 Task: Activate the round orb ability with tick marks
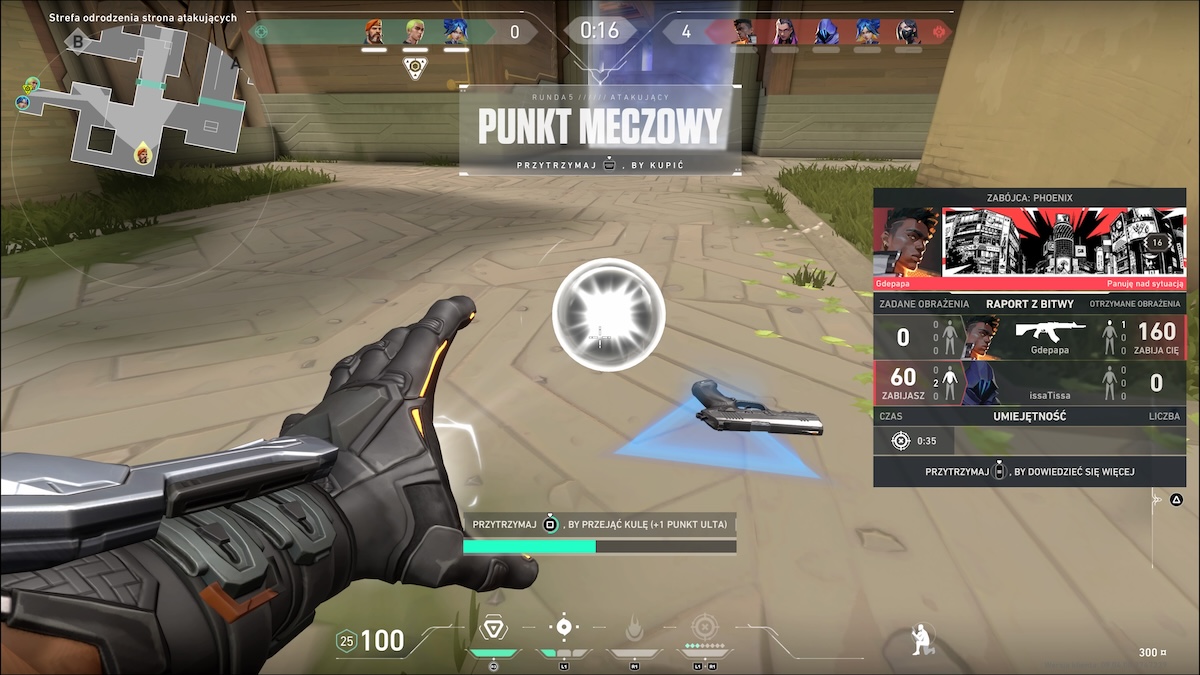tap(564, 627)
